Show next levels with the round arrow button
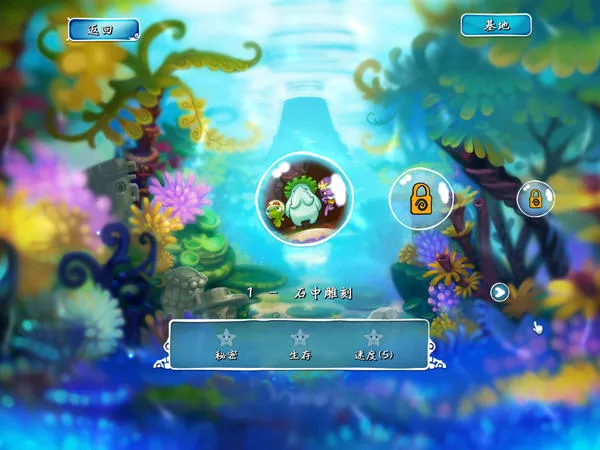 click(x=500, y=293)
